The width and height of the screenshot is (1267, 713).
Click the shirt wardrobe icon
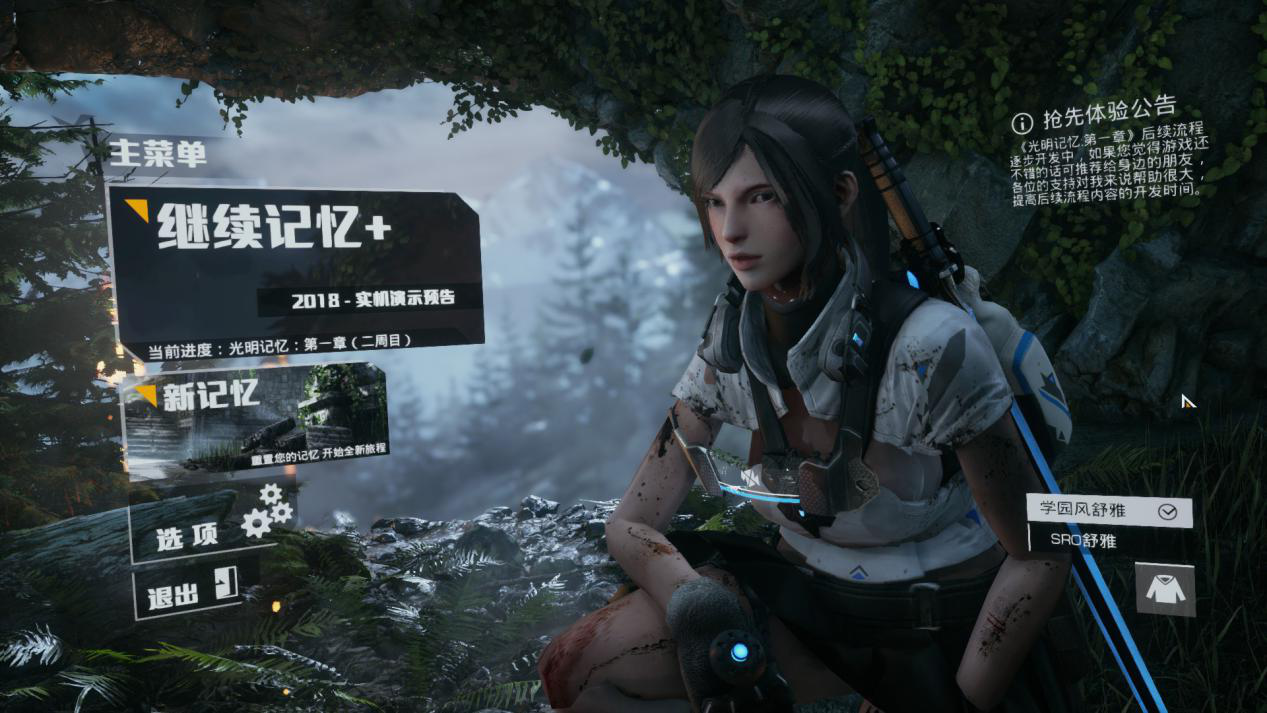tap(1165, 589)
